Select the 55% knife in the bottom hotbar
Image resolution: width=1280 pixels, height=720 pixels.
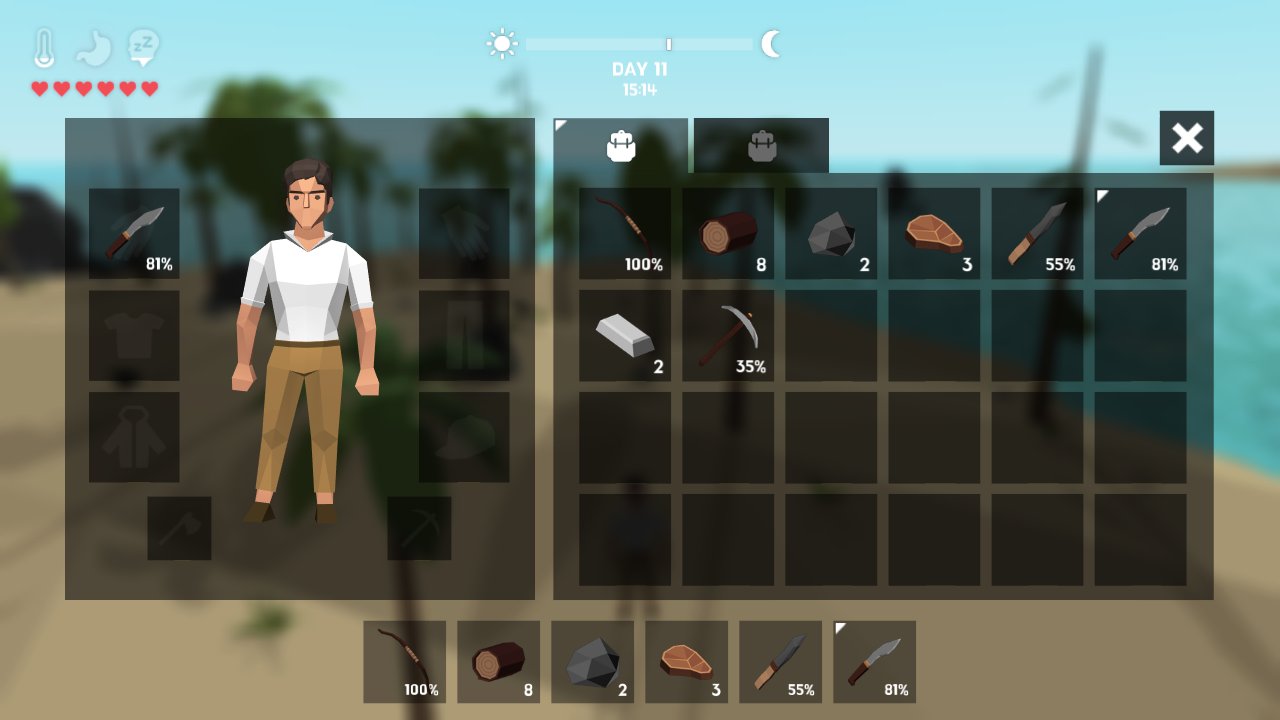pyautogui.click(x=781, y=662)
